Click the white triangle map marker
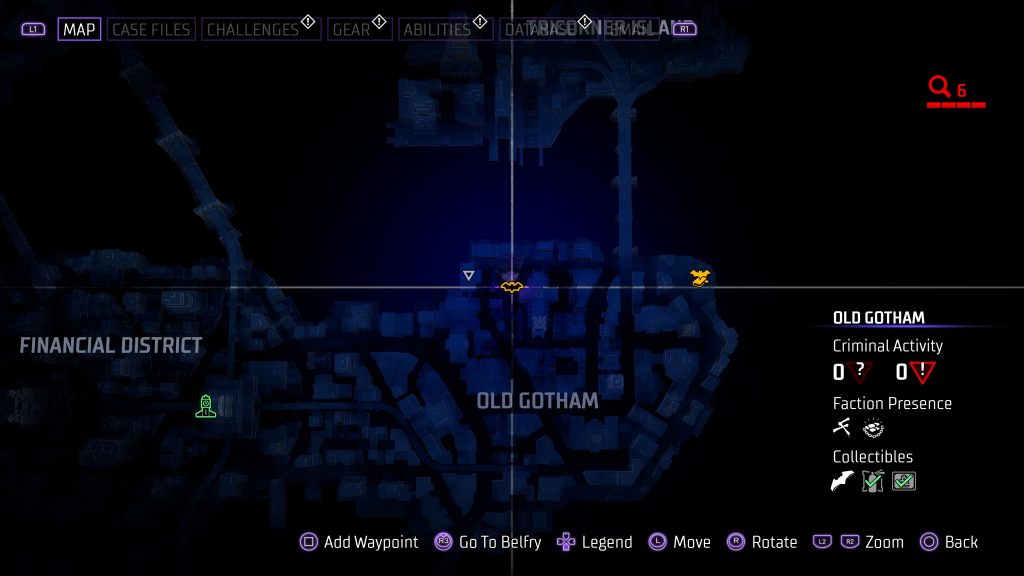 [x=468, y=275]
